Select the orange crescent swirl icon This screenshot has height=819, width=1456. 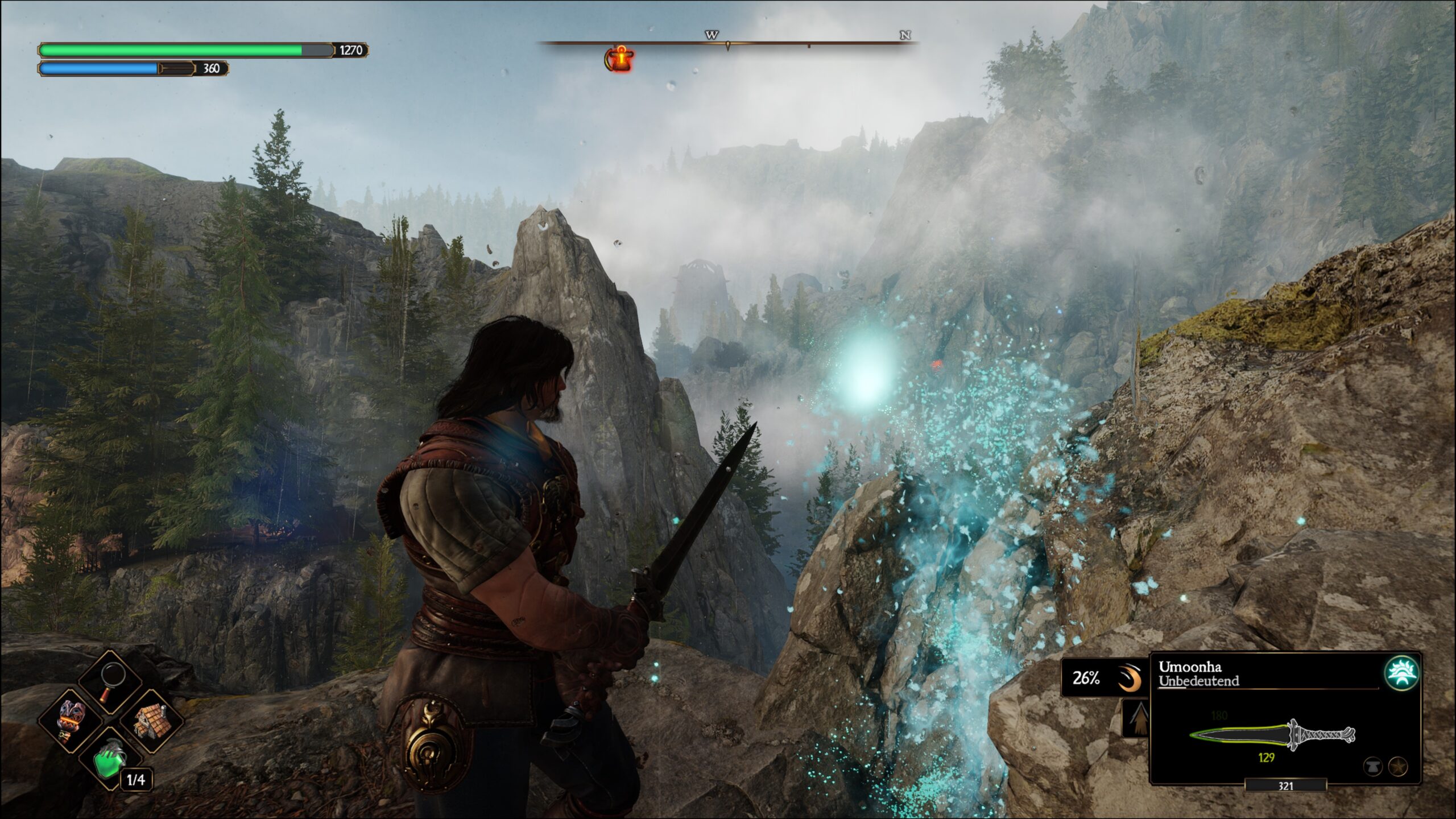click(x=1130, y=679)
